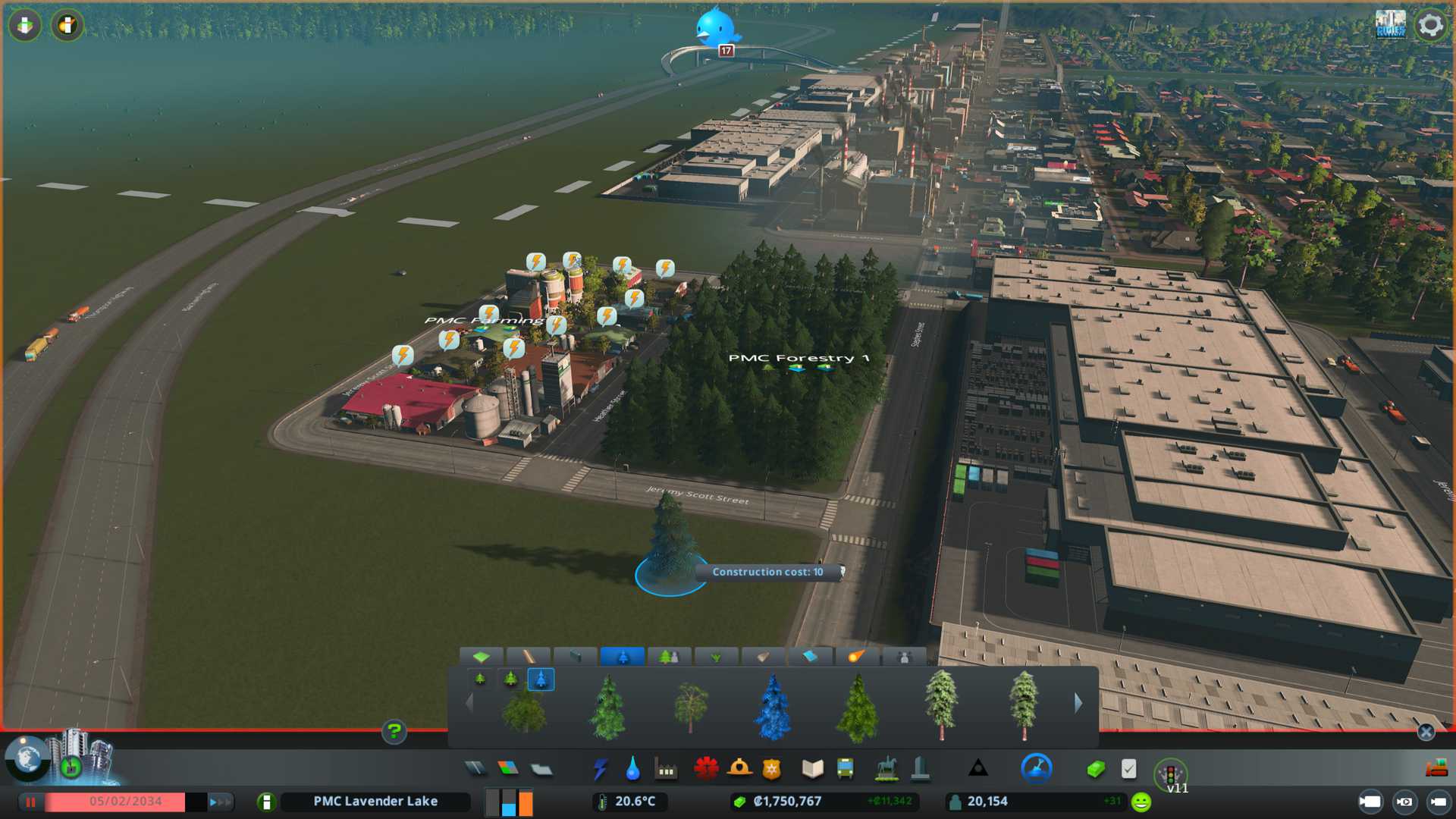
Task: Show next page of trees
Action: (1078, 703)
